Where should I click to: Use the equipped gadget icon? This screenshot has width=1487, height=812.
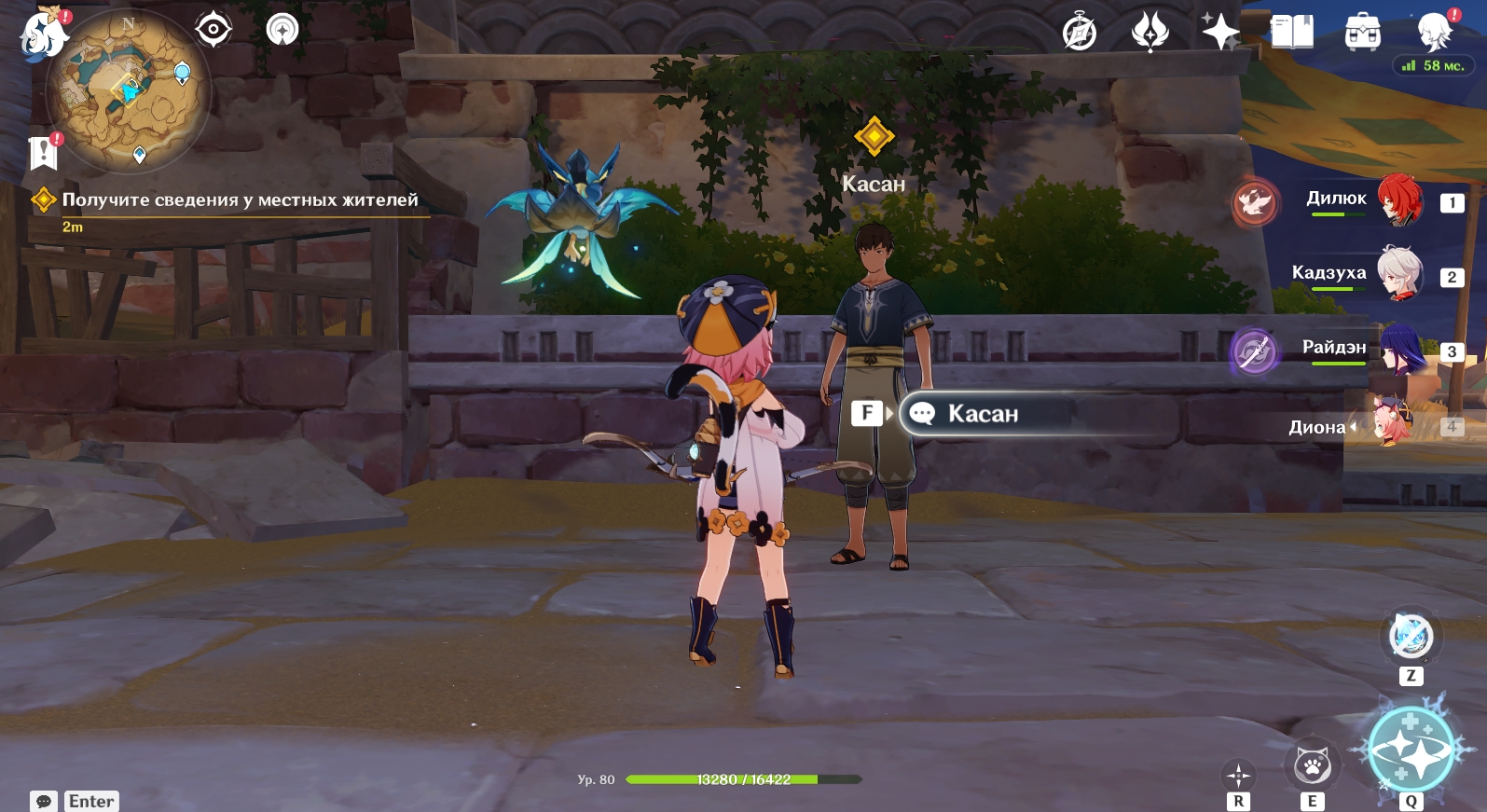1411,638
